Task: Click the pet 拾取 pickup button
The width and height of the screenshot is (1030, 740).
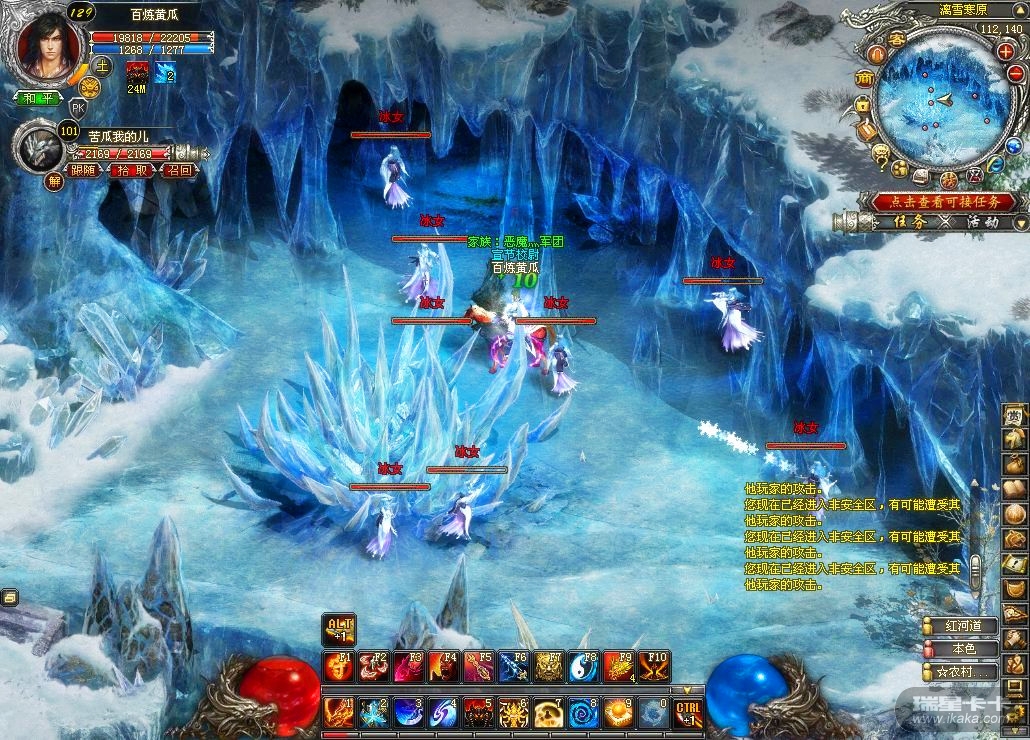Action: click(133, 171)
